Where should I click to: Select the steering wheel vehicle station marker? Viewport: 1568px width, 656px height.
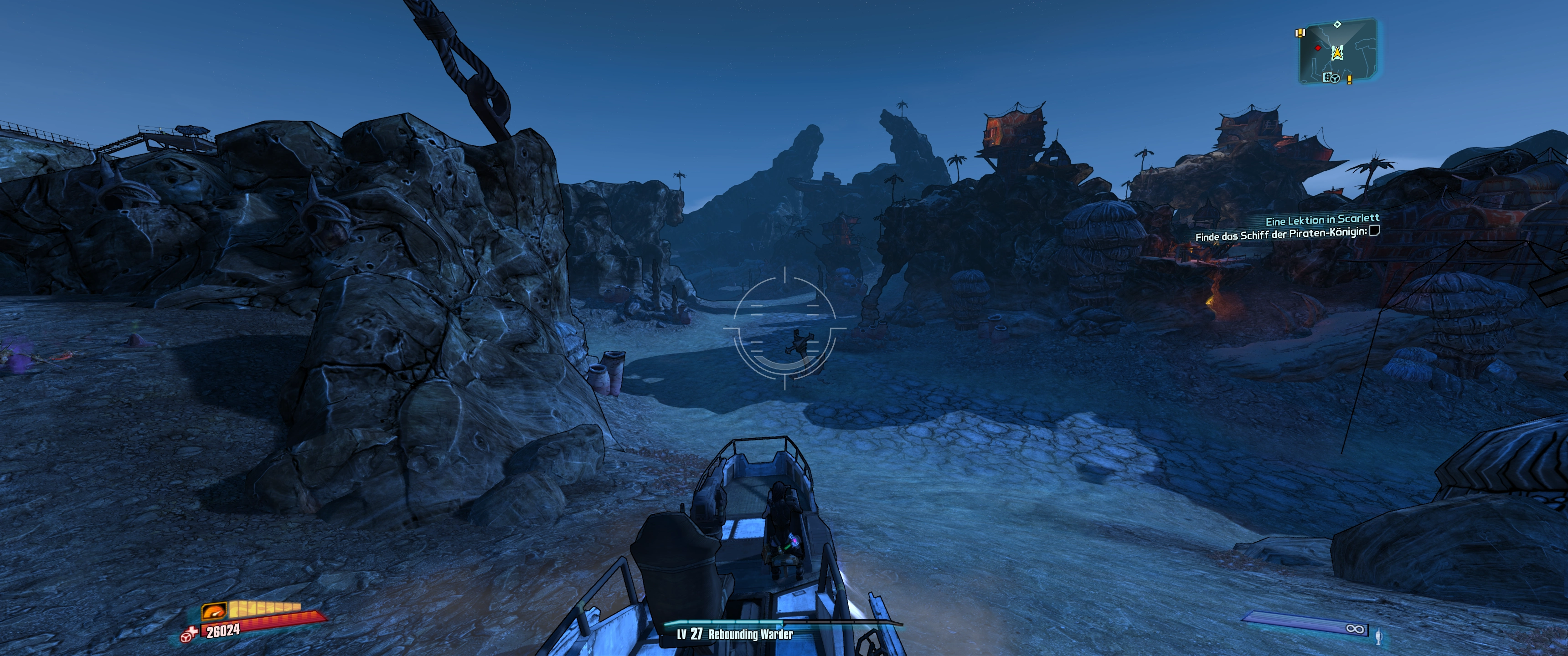[x=1335, y=78]
